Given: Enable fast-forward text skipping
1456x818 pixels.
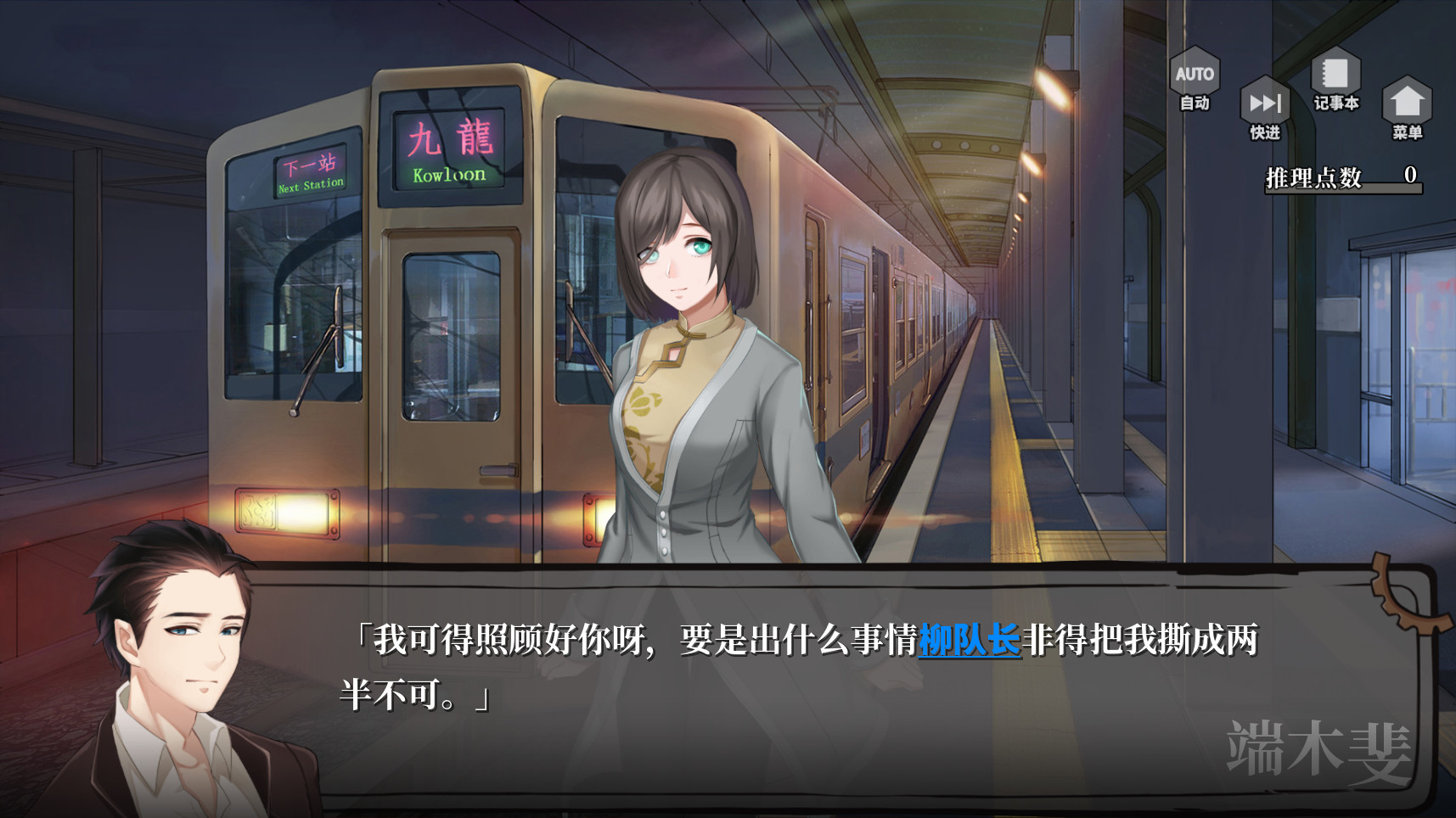Looking at the screenshot, I should tap(1265, 104).
